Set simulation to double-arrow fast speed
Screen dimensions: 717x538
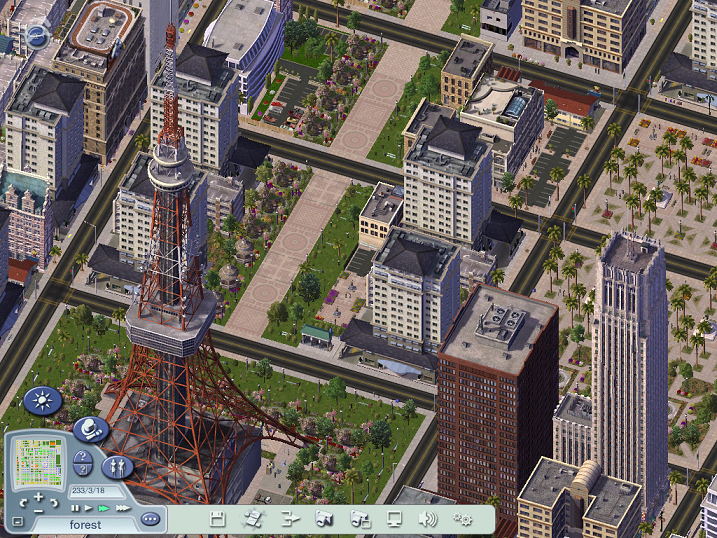point(104,508)
